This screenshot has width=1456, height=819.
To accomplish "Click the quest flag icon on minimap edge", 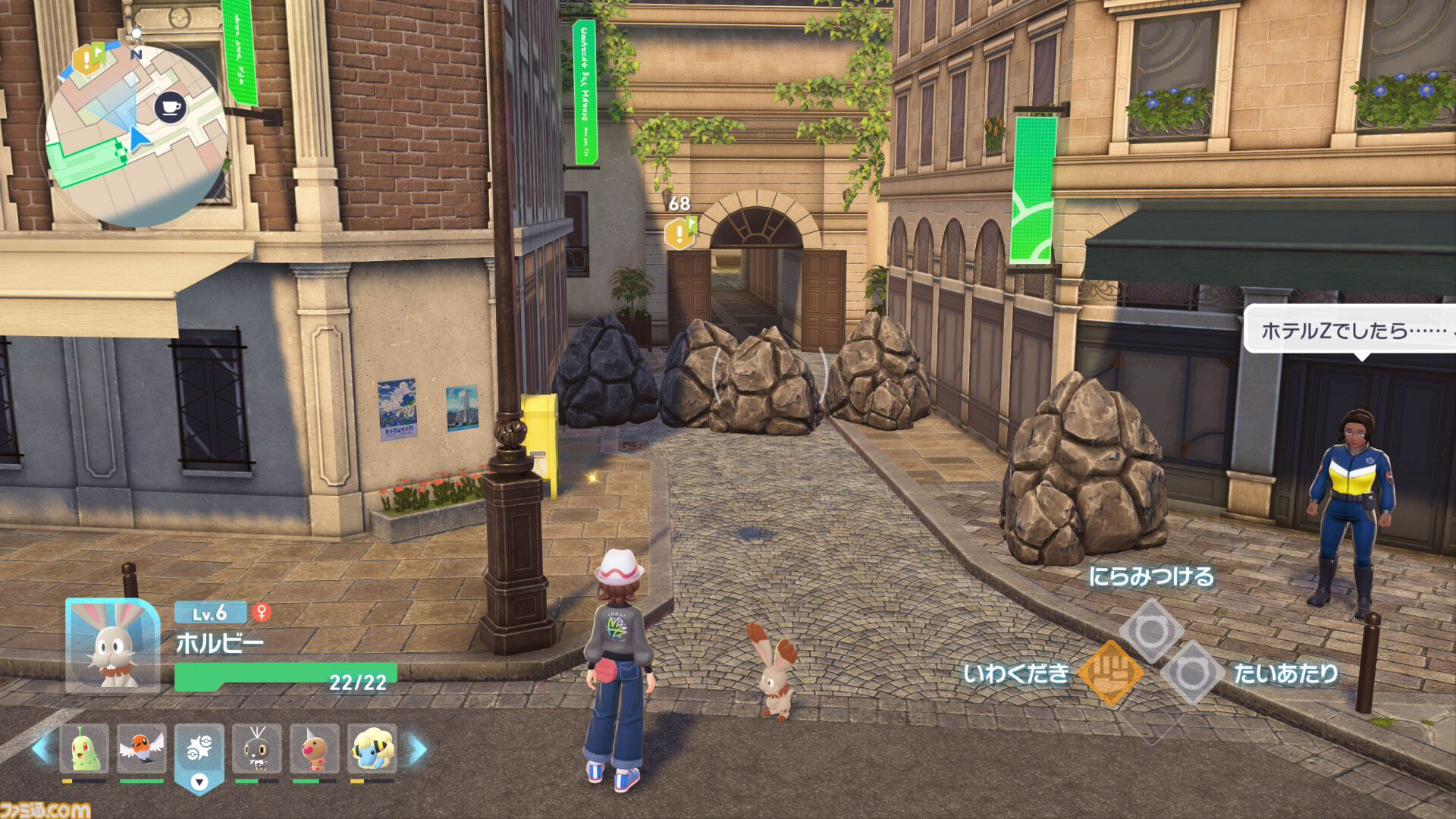I will 87,58.
